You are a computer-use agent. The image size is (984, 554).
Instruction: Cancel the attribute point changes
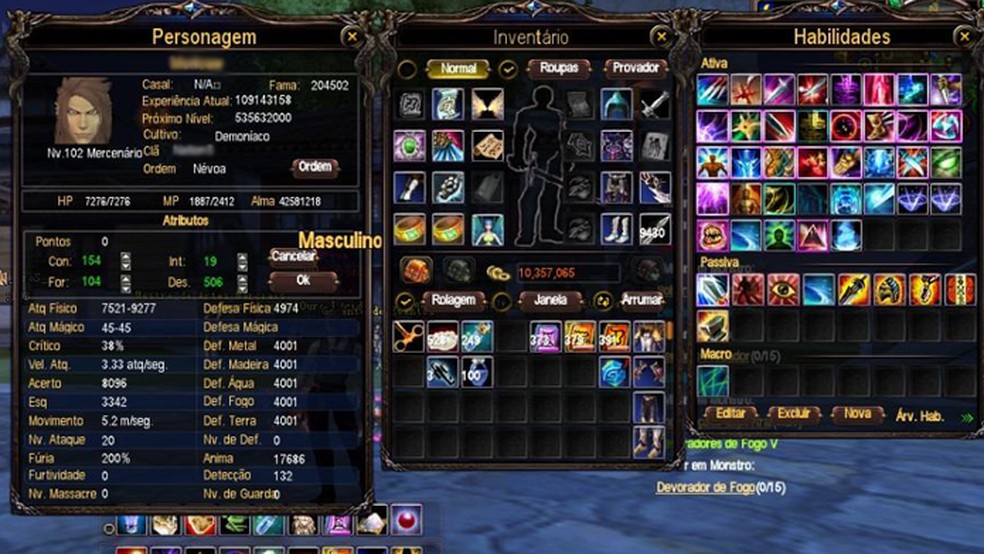[x=293, y=257]
